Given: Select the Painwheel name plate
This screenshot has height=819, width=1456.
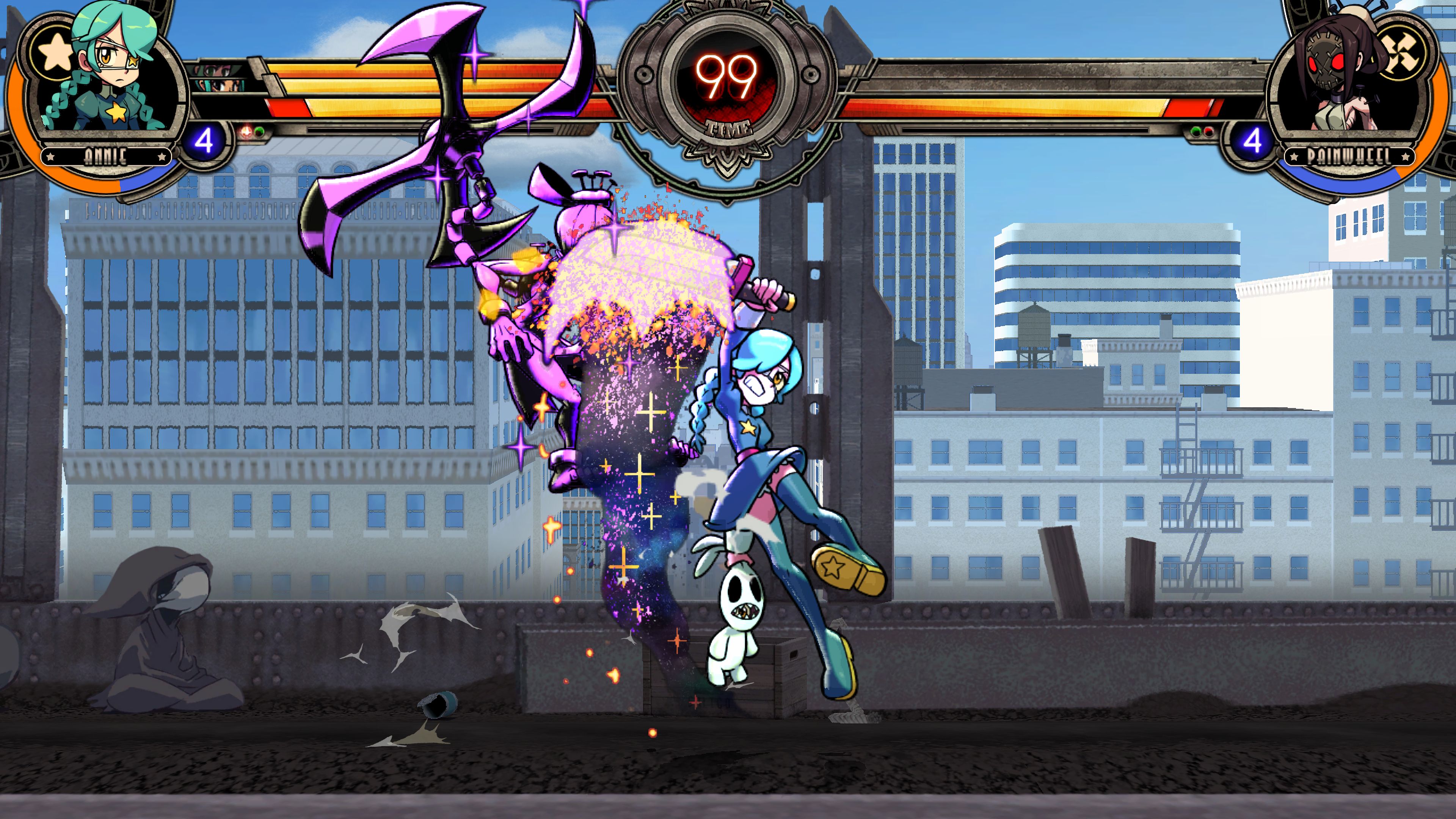Looking at the screenshot, I should 1349,156.
